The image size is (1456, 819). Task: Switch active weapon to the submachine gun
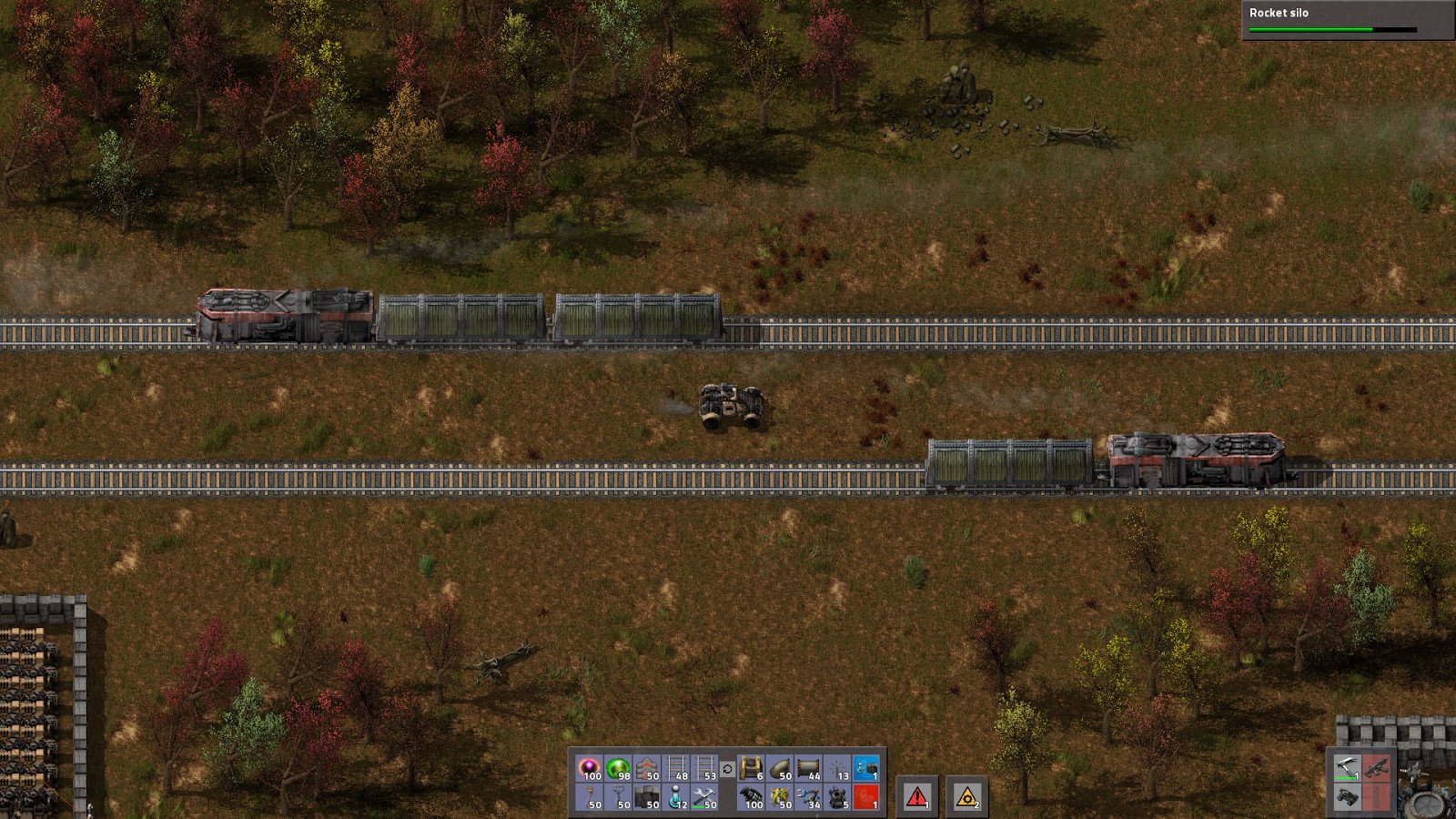pyautogui.click(x=1377, y=768)
